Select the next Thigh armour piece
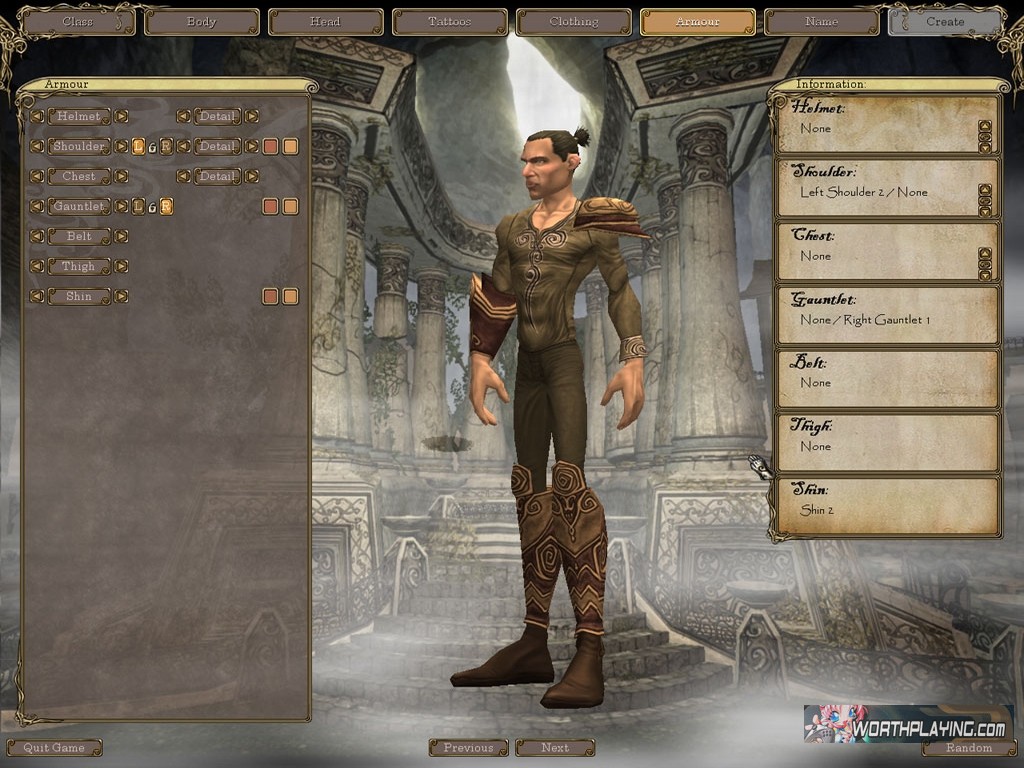 (121, 266)
